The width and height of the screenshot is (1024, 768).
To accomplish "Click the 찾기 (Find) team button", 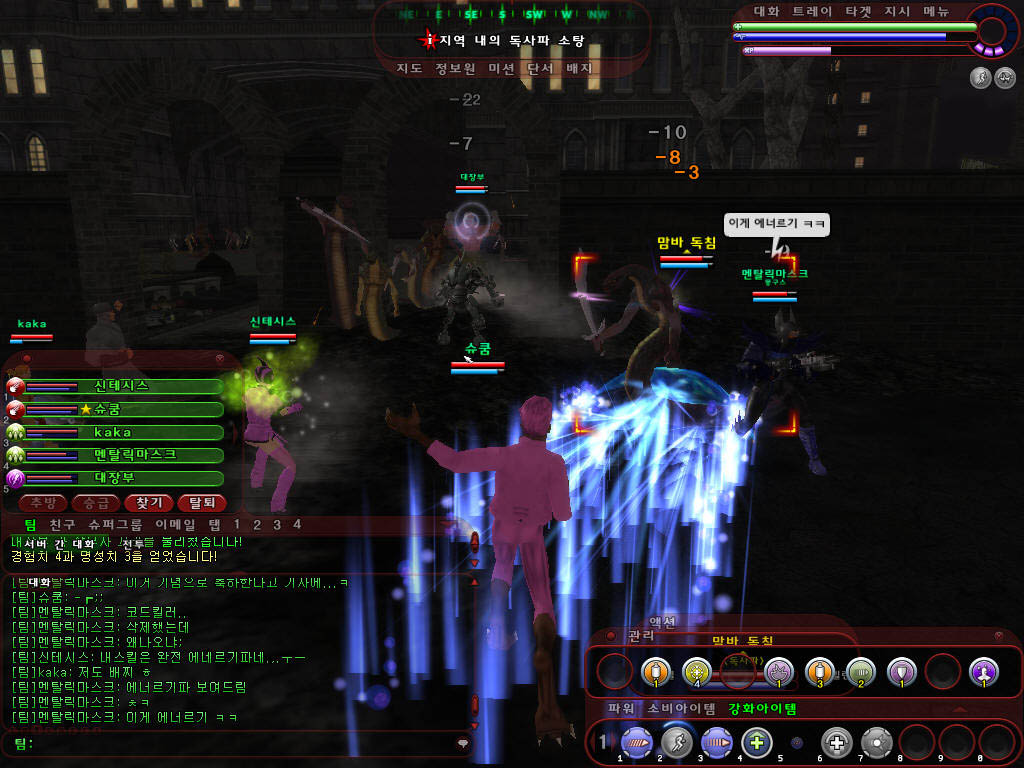I will tap(149, 503).
